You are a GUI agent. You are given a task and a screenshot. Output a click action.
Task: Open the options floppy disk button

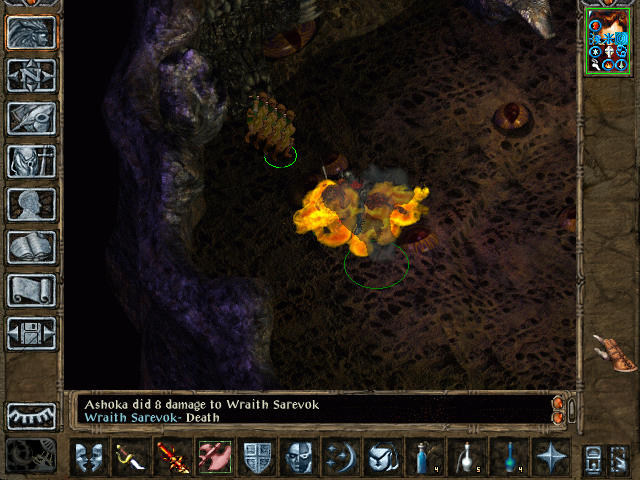(31, 333)
